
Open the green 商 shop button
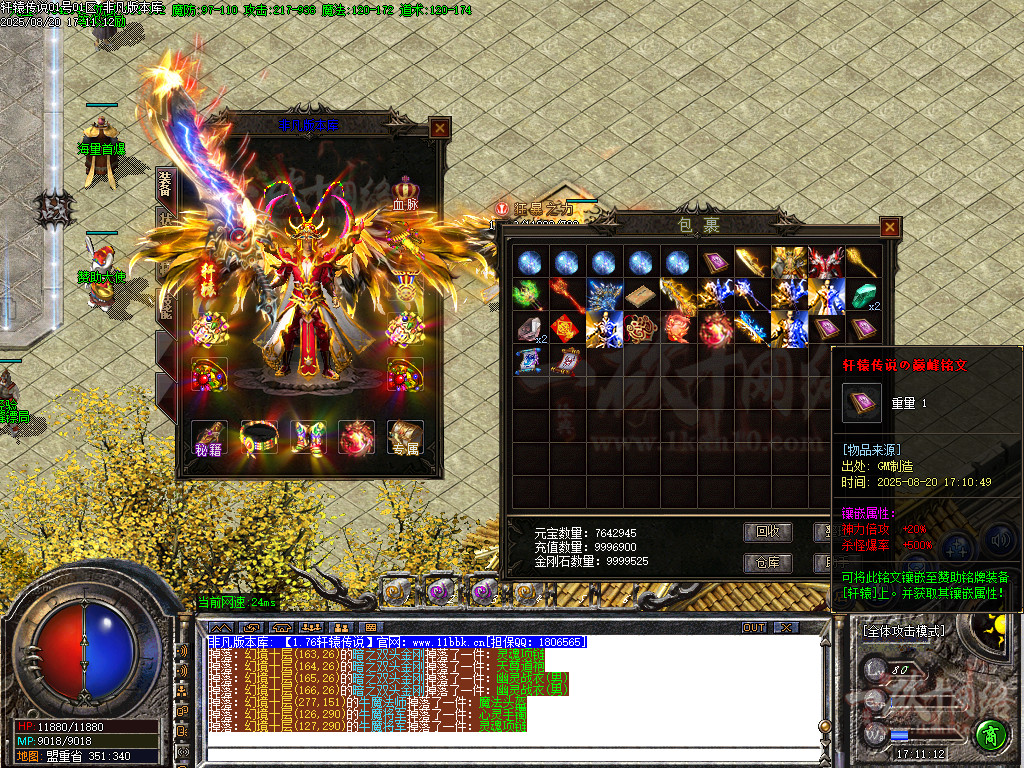coord(990,735)
